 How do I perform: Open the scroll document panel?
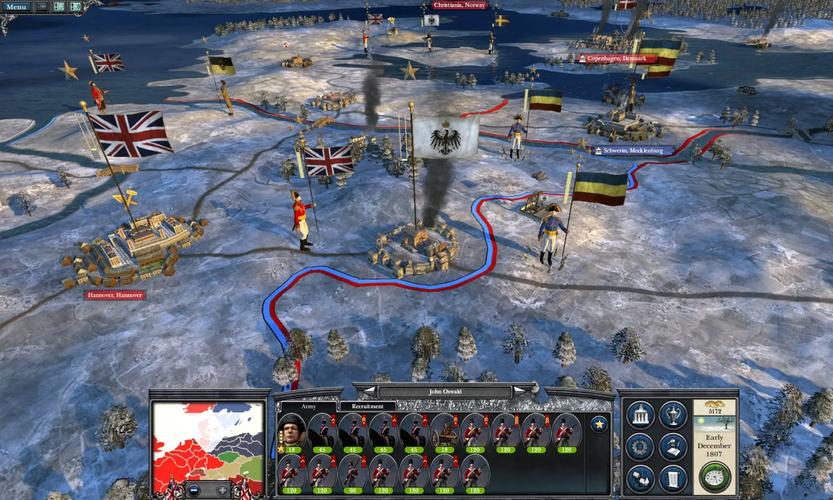[x=673, y=477]
